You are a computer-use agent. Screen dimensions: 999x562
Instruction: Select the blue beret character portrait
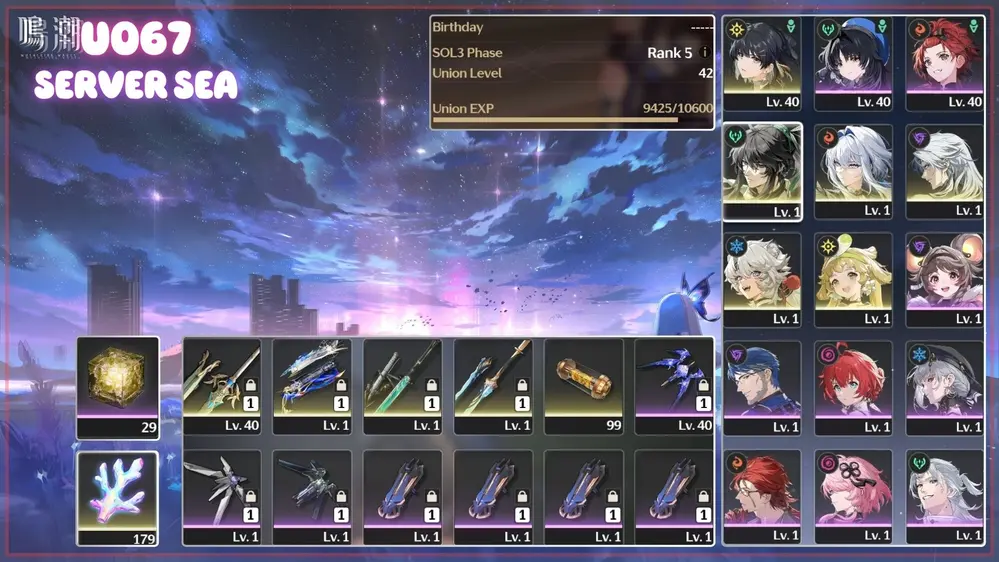853,56
